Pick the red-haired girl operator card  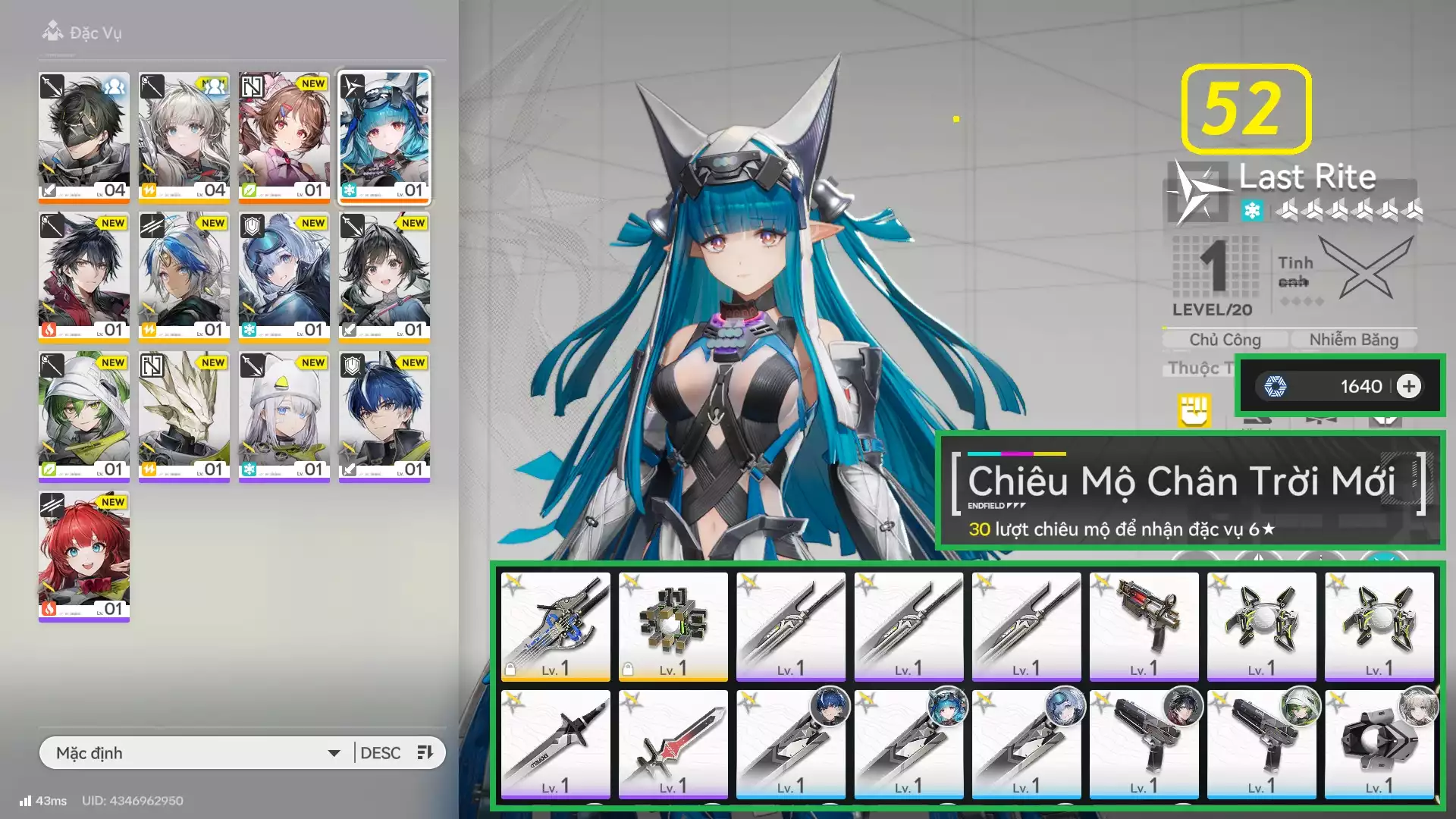(84, 555)
